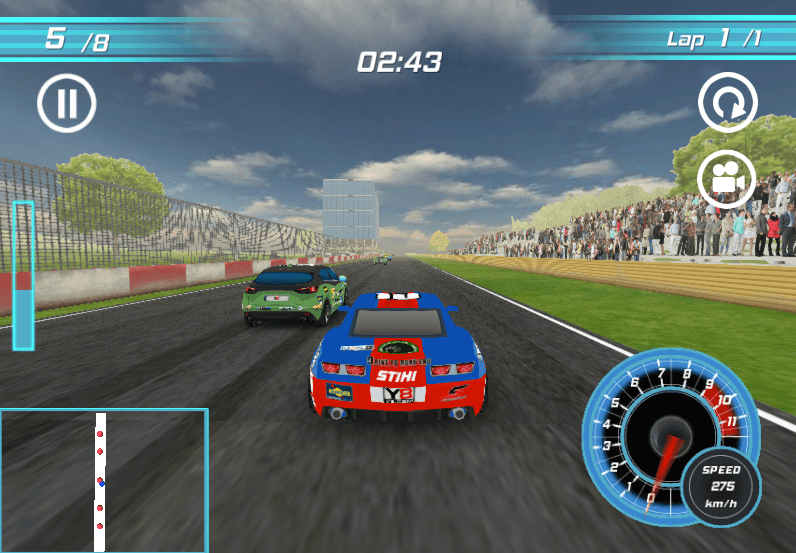Switch camera view with the camera icon
This screenshot has width=796, height=553.
coord(727,178)
